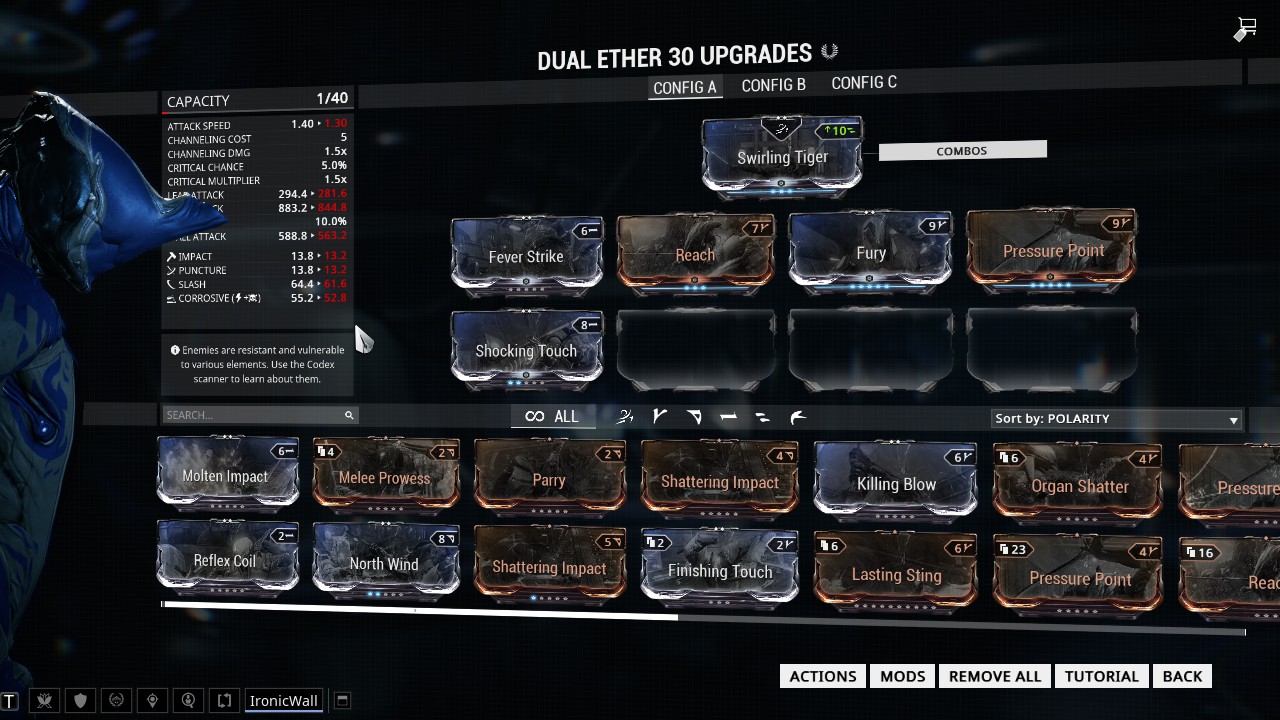The image size is (1280, 720).
Task: Choose the equipped Shocking Touch mod
Action: 526,350
